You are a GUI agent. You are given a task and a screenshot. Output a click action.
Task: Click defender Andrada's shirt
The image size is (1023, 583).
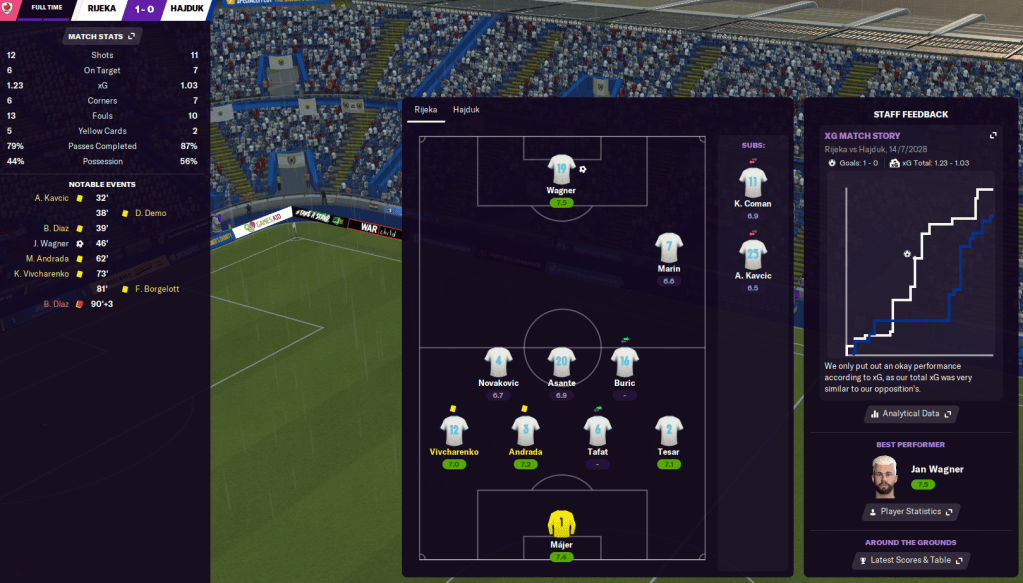[525, 431]
